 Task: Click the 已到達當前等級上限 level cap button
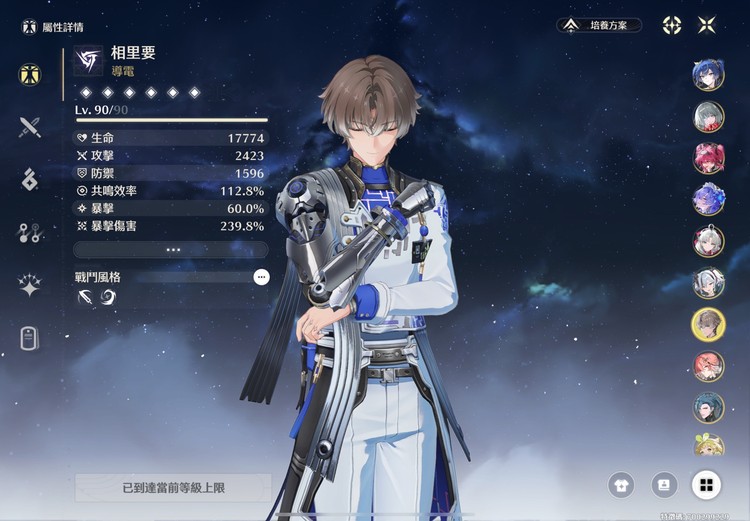[173, 488]
